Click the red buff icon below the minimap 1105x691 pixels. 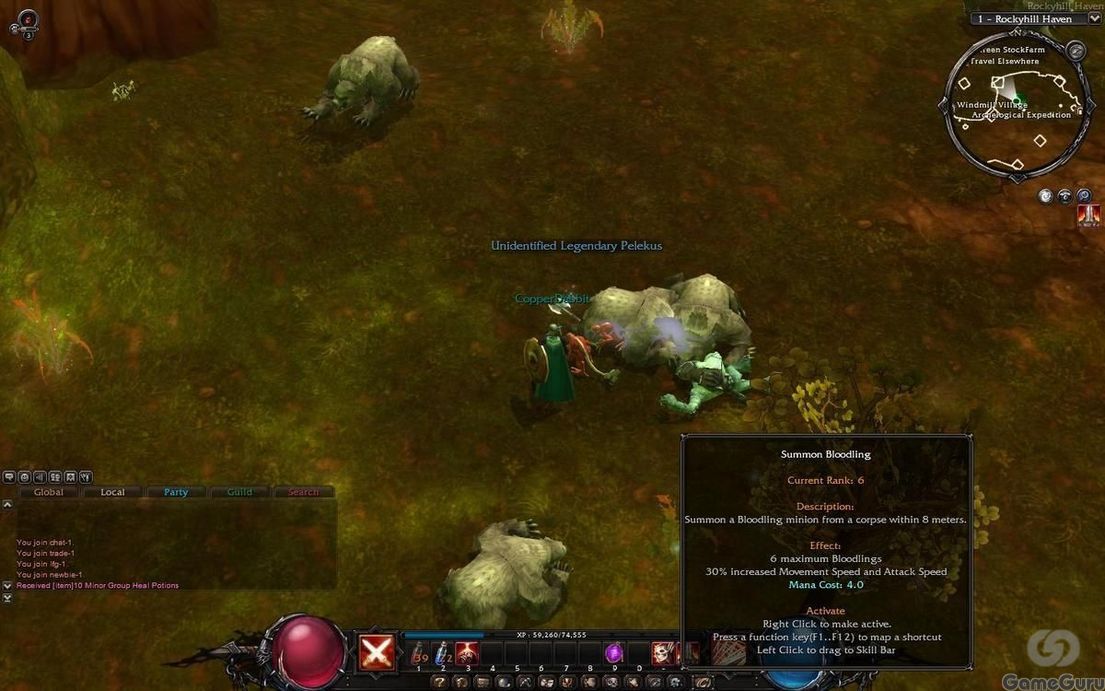tap(1090, 214)
